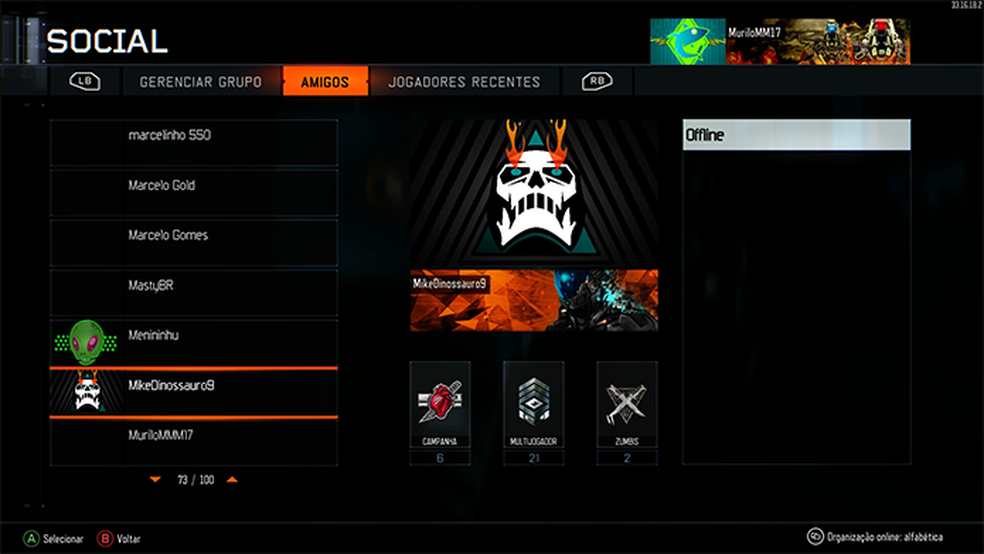Choose Marcelo Gold from friends list

point(194,192)
